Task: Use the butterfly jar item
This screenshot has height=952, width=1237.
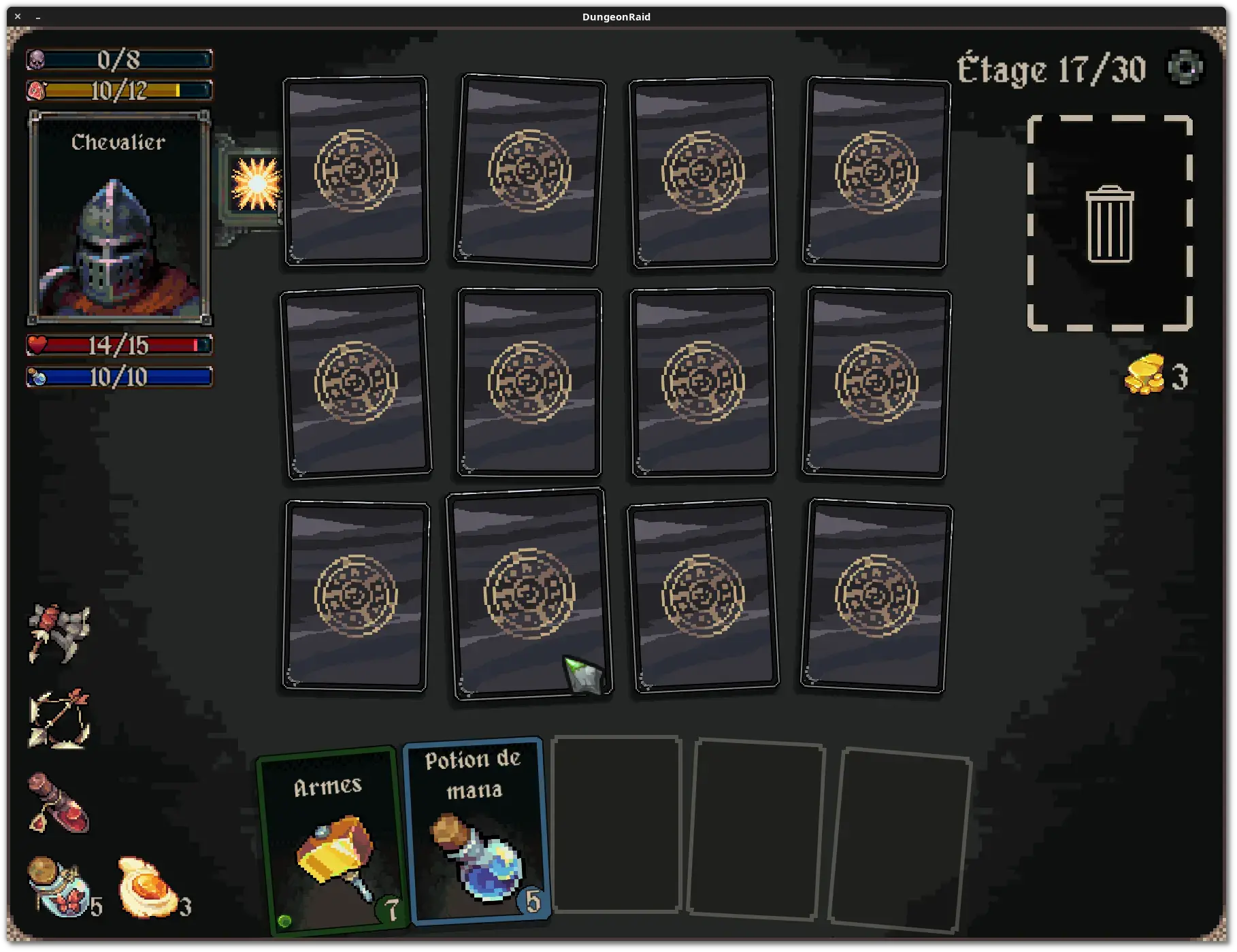Action: coord(57,886)
